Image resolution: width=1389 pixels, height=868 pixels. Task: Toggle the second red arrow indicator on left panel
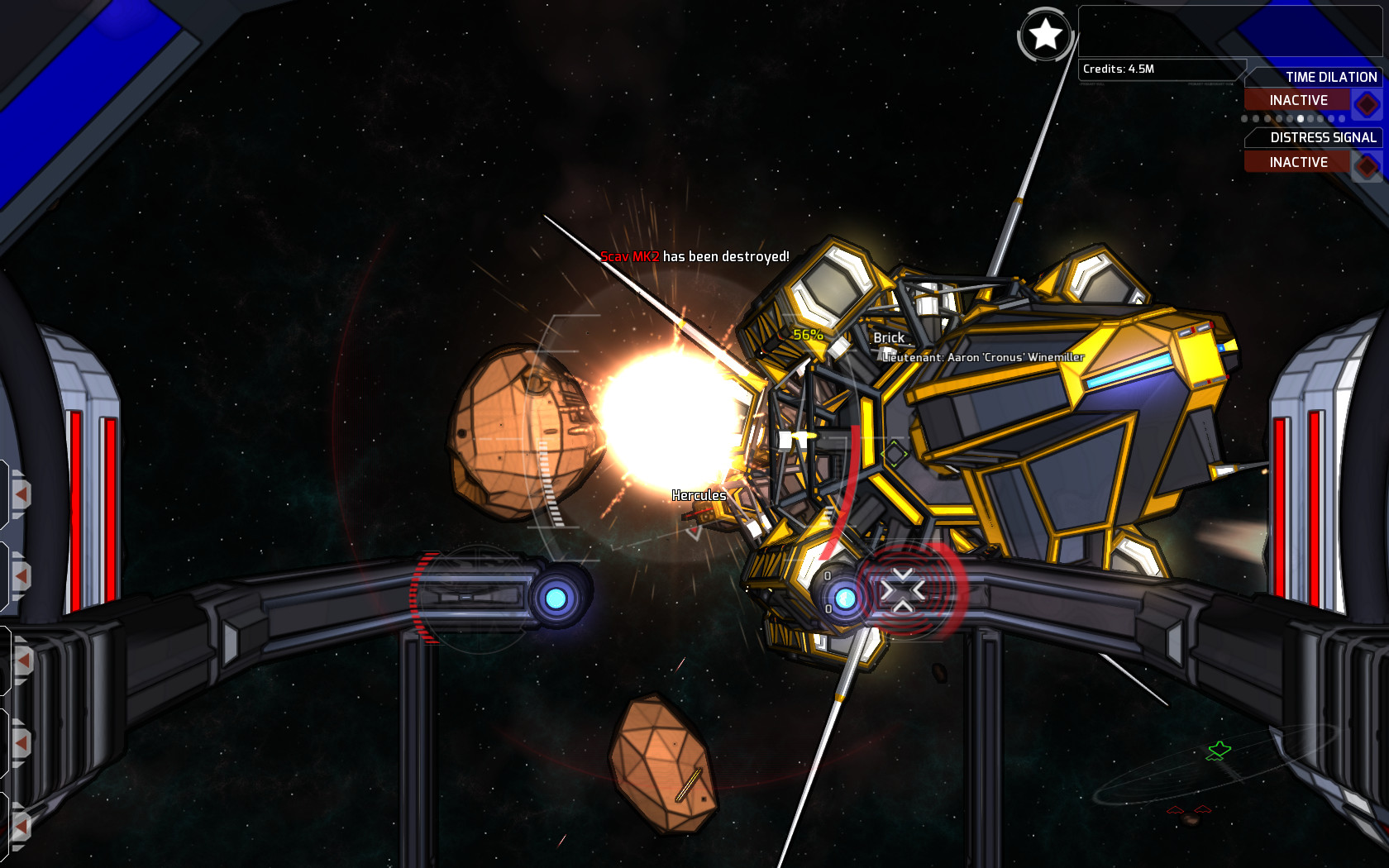point(21,575)
